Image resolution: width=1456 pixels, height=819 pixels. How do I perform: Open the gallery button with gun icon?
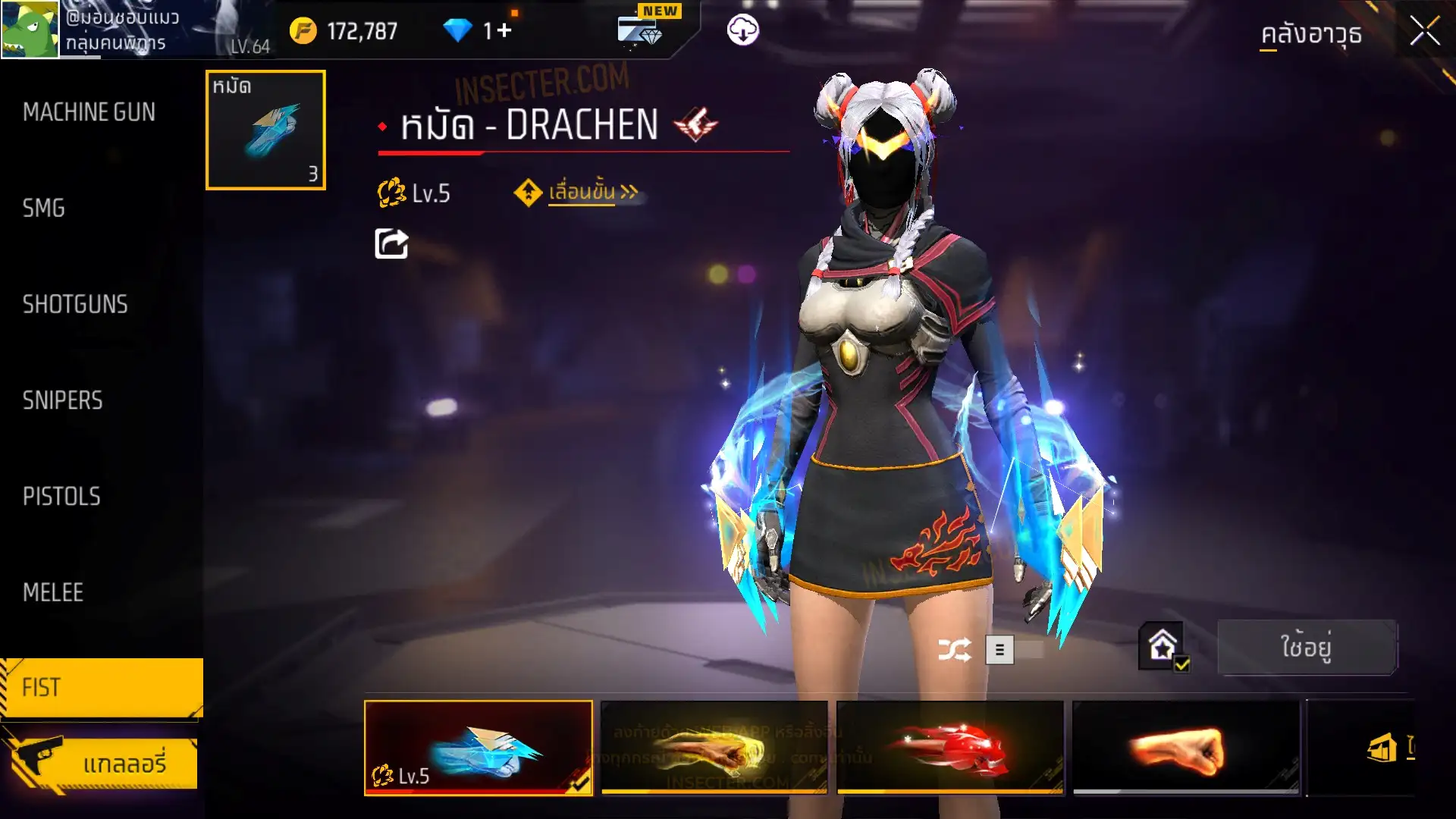tap(102, 762)
